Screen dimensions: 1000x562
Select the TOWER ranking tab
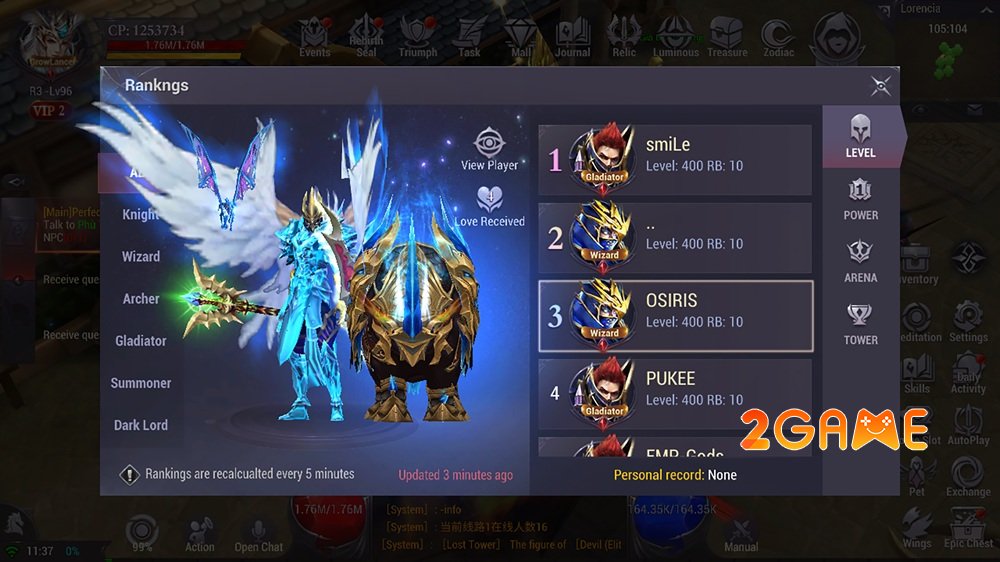tap(860, 324)
